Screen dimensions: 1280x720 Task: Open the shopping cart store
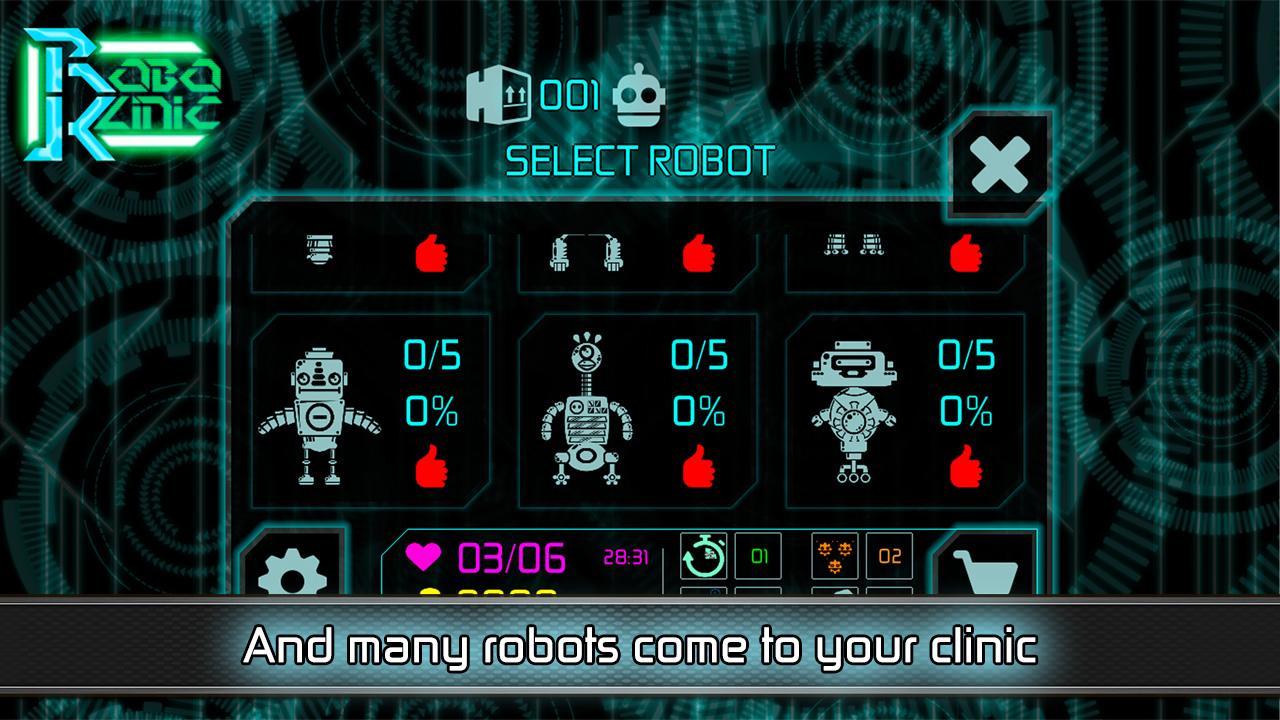(x=985, y=570)
